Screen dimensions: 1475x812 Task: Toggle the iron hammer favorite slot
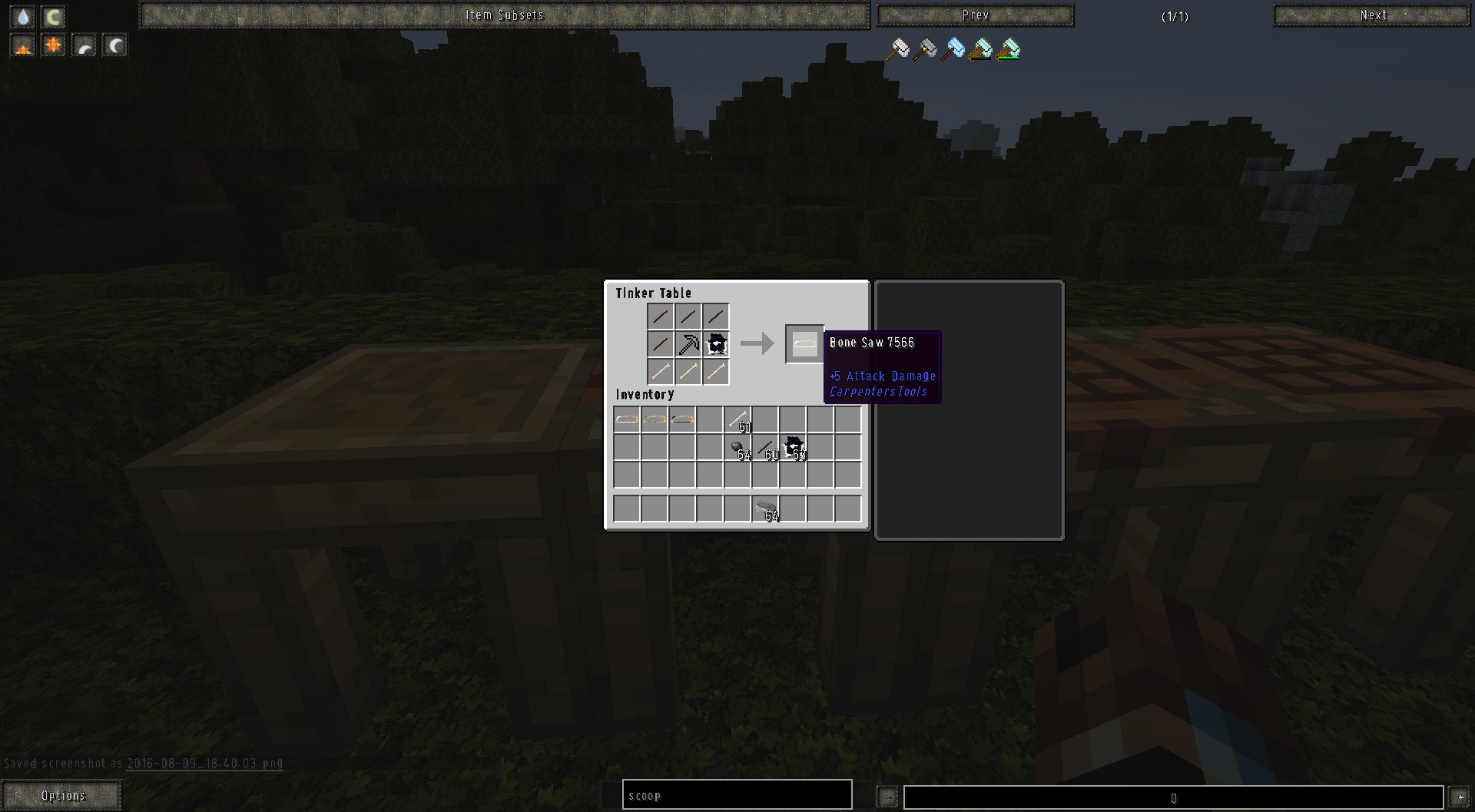tap(925, 48)
